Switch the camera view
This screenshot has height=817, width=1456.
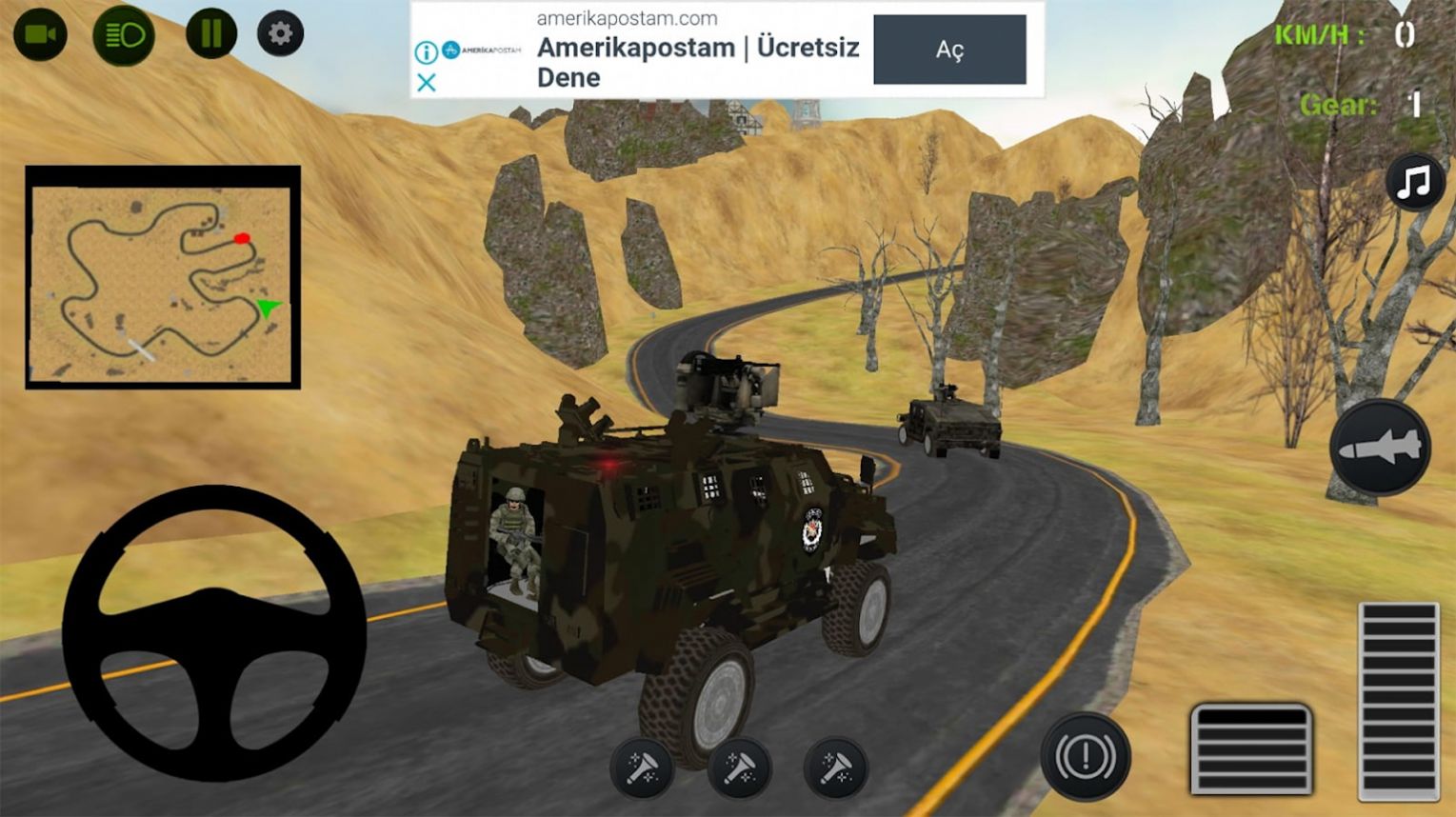click(40, 35)
